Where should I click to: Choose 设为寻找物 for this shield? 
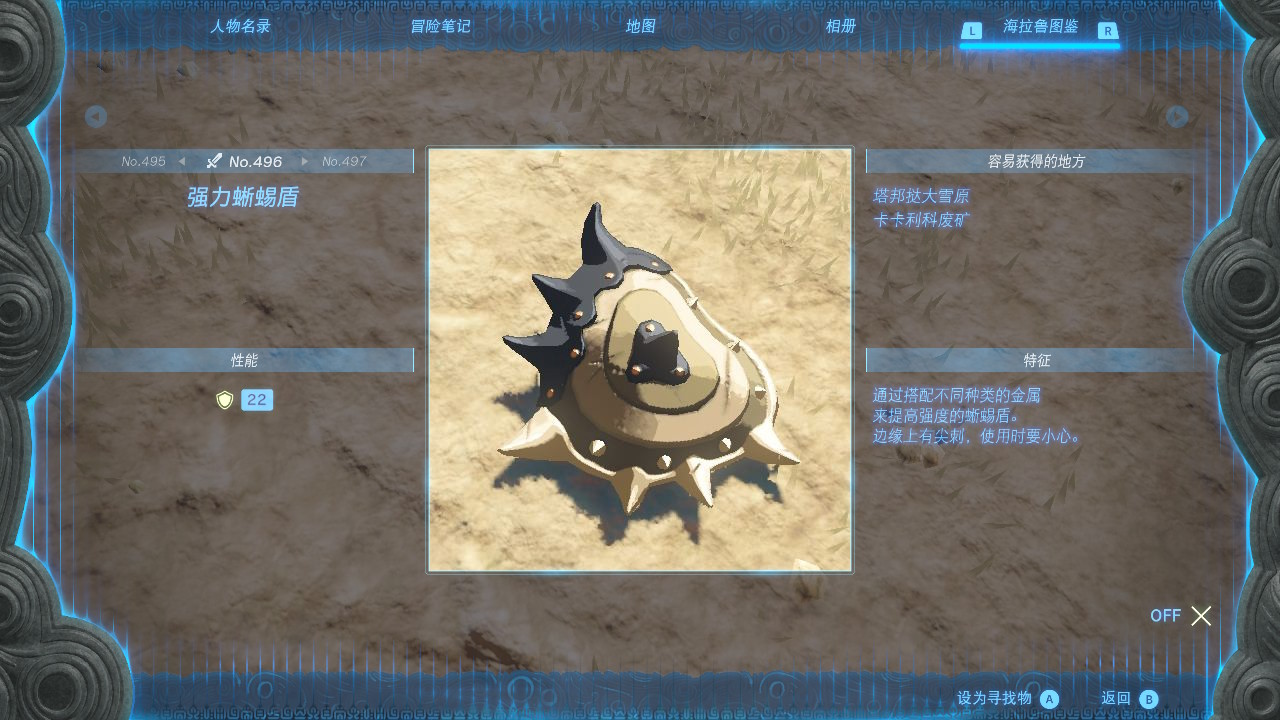coord(1006,699)
